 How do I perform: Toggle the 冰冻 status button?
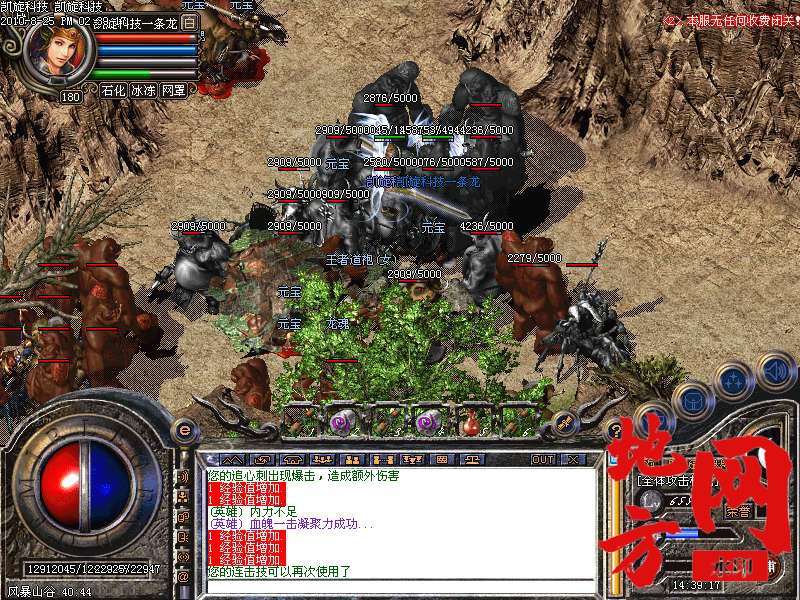143,90
